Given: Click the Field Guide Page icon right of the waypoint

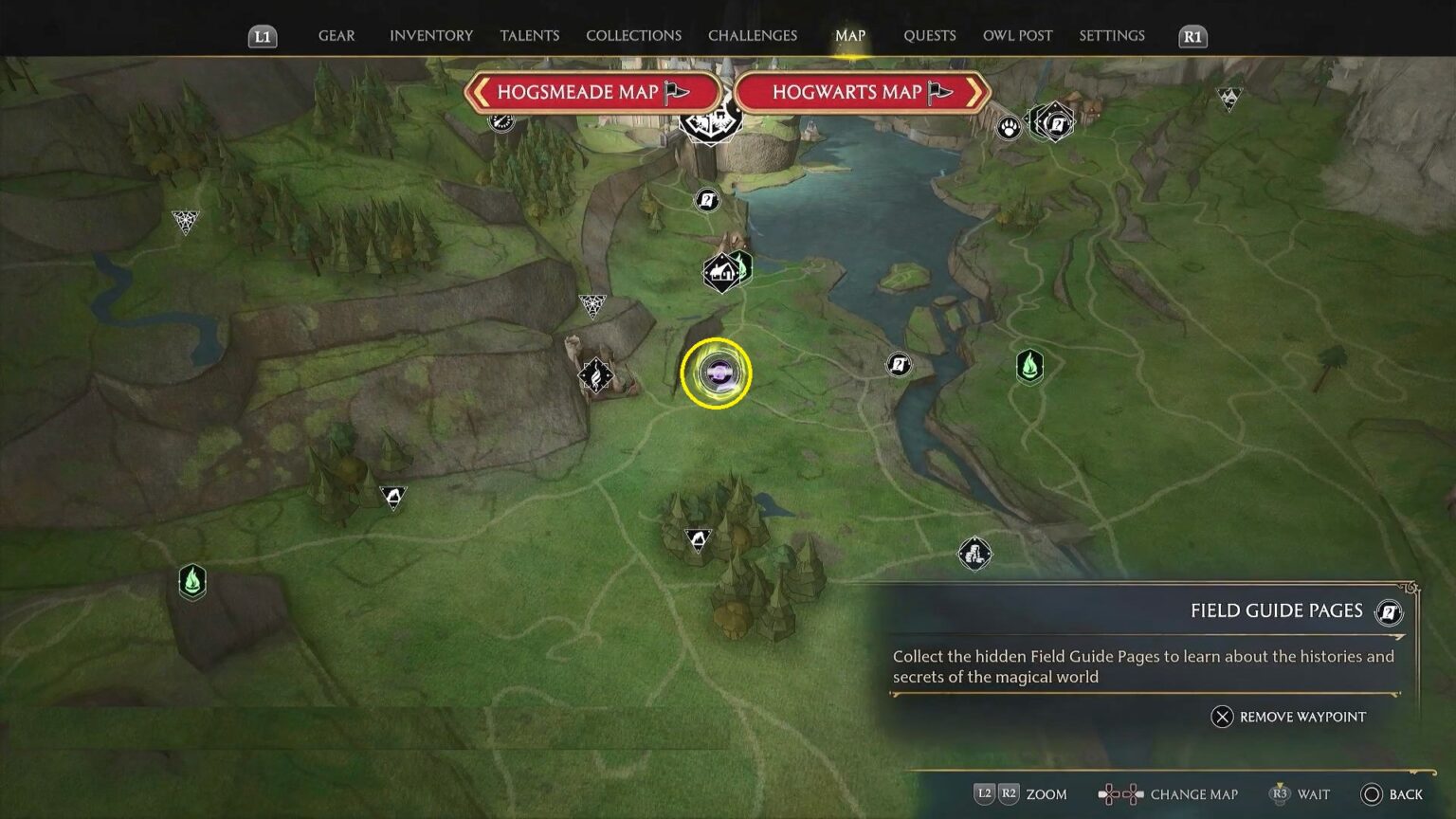Looking at the screenshot, I should [898, 365].
